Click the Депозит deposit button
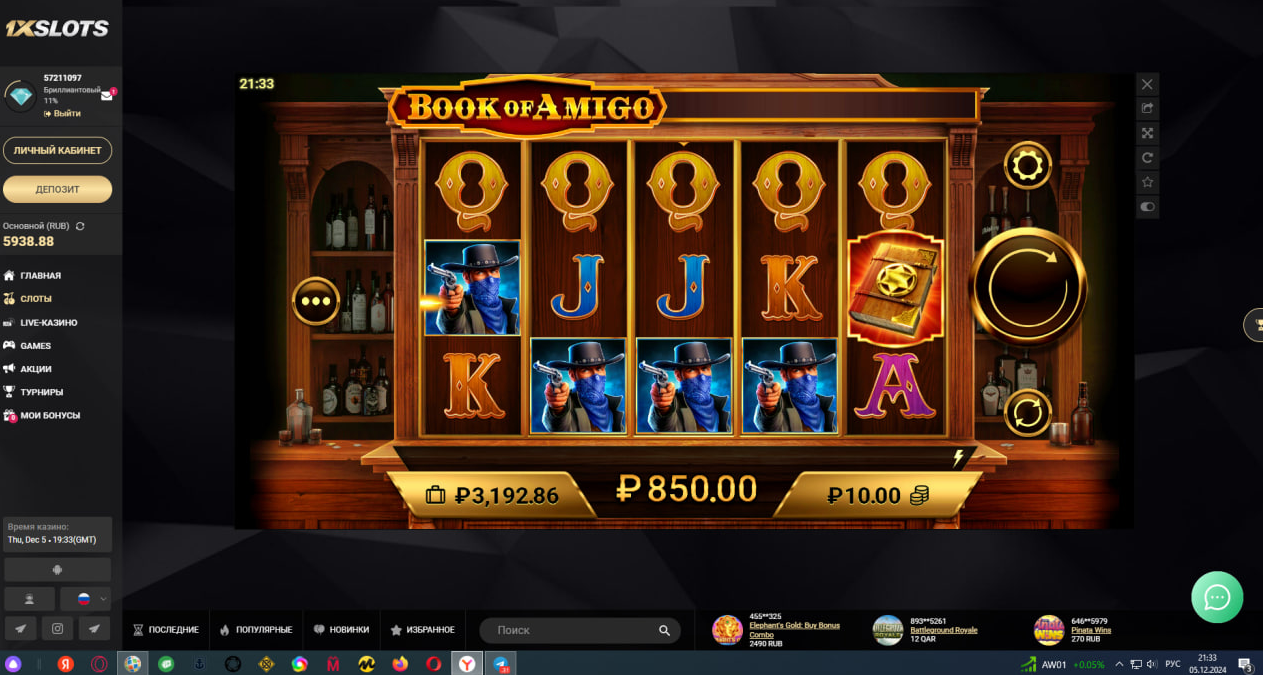Image resolution: width=1263 pixels, height=675 pixels. (x=57, y=189)
